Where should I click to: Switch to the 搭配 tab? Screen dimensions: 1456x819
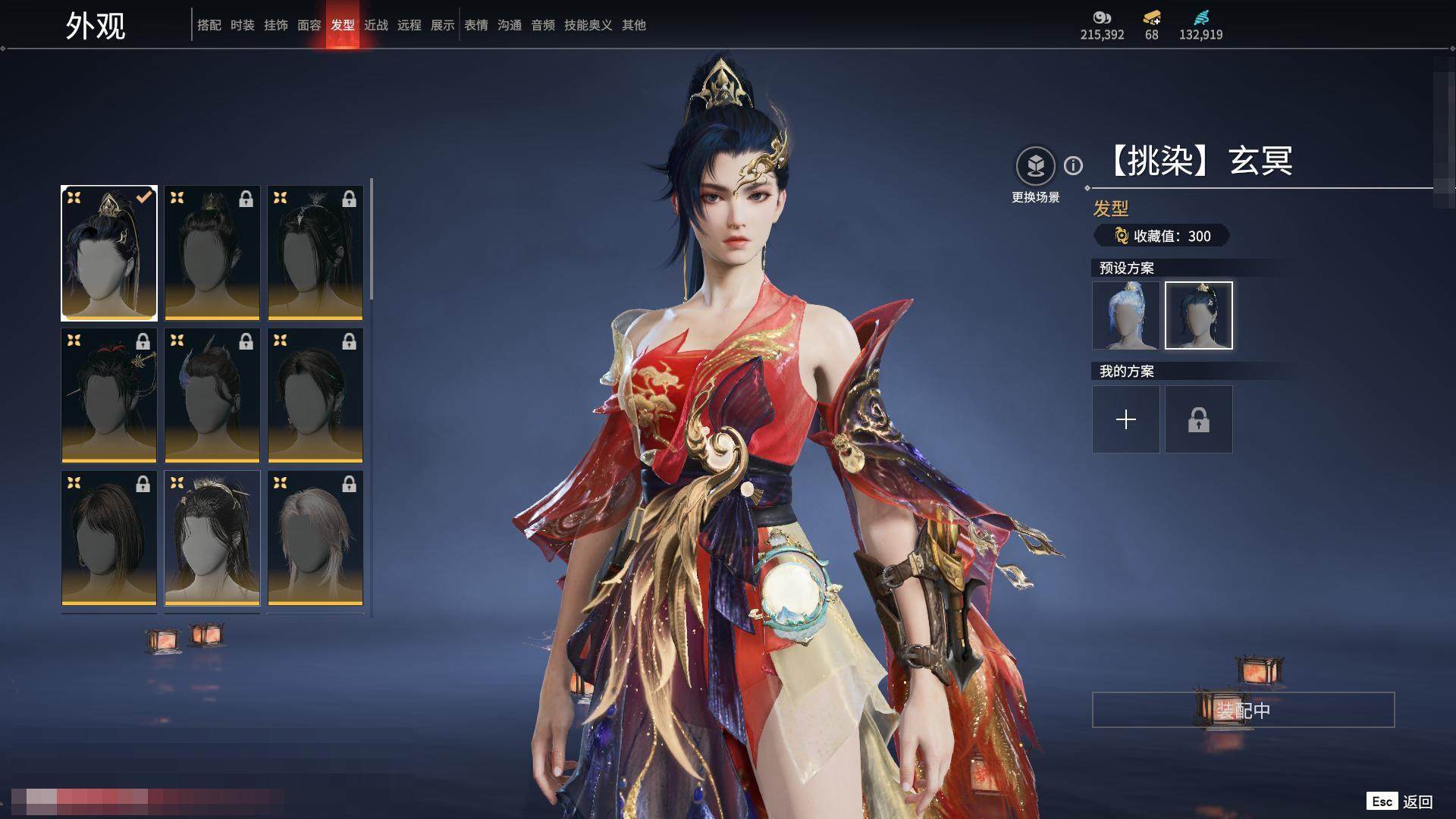coord(209,25)
